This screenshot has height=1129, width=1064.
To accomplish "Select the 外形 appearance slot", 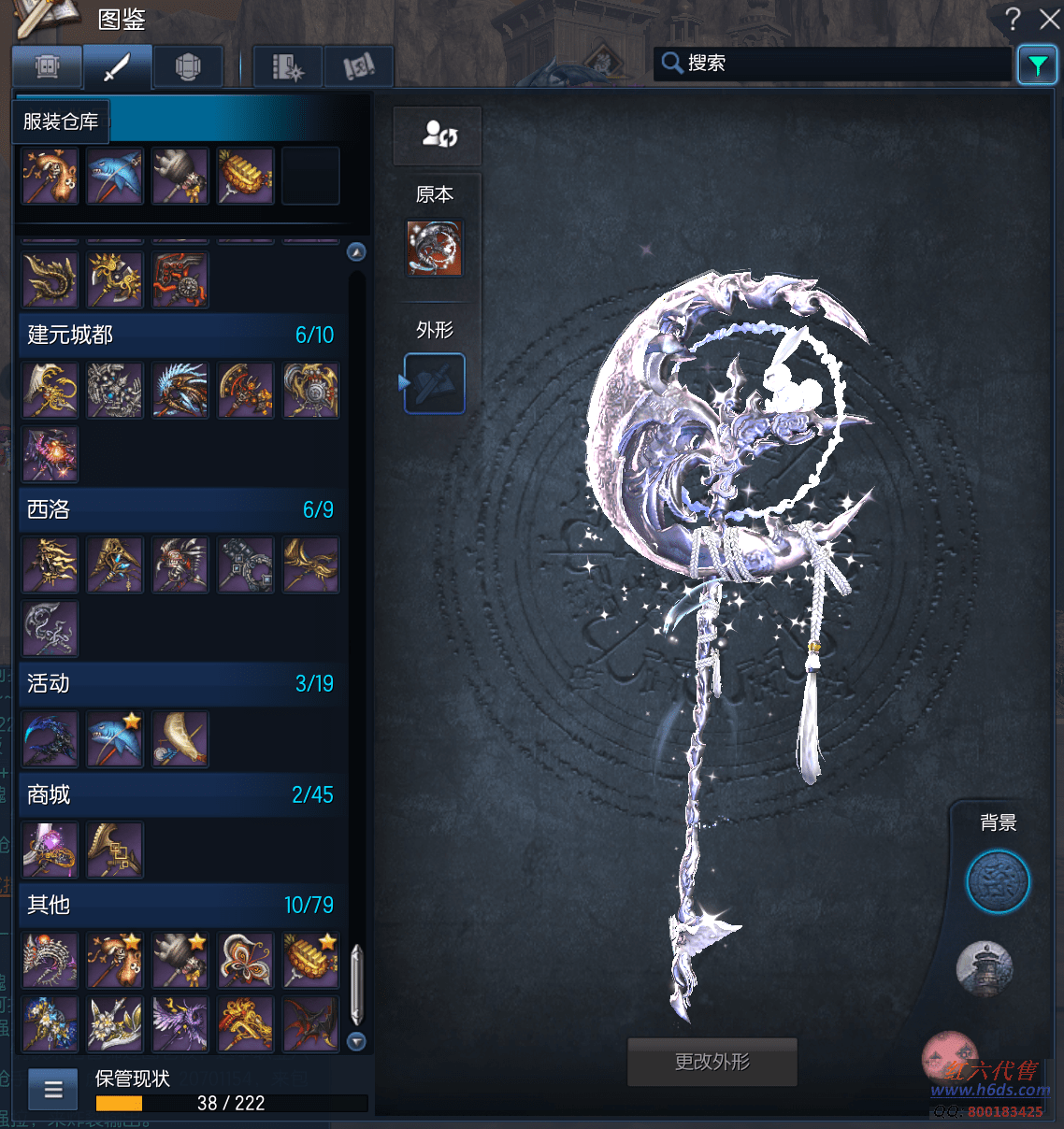I will pos(434,383).
